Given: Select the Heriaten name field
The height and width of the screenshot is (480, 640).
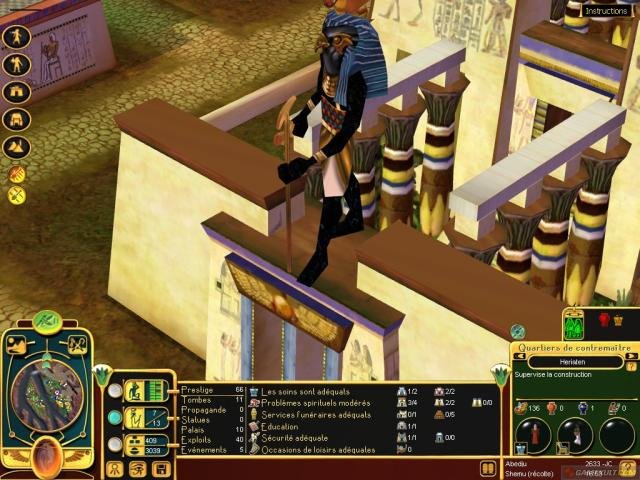Looking at the screenshot, I should tap(574, 362).
